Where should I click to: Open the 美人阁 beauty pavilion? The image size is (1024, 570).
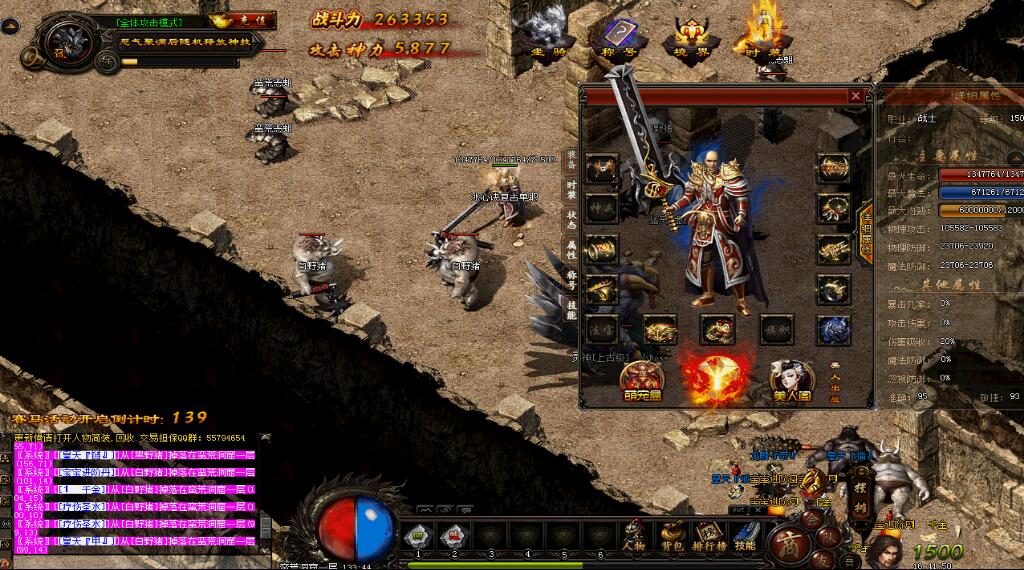[791, 380]
